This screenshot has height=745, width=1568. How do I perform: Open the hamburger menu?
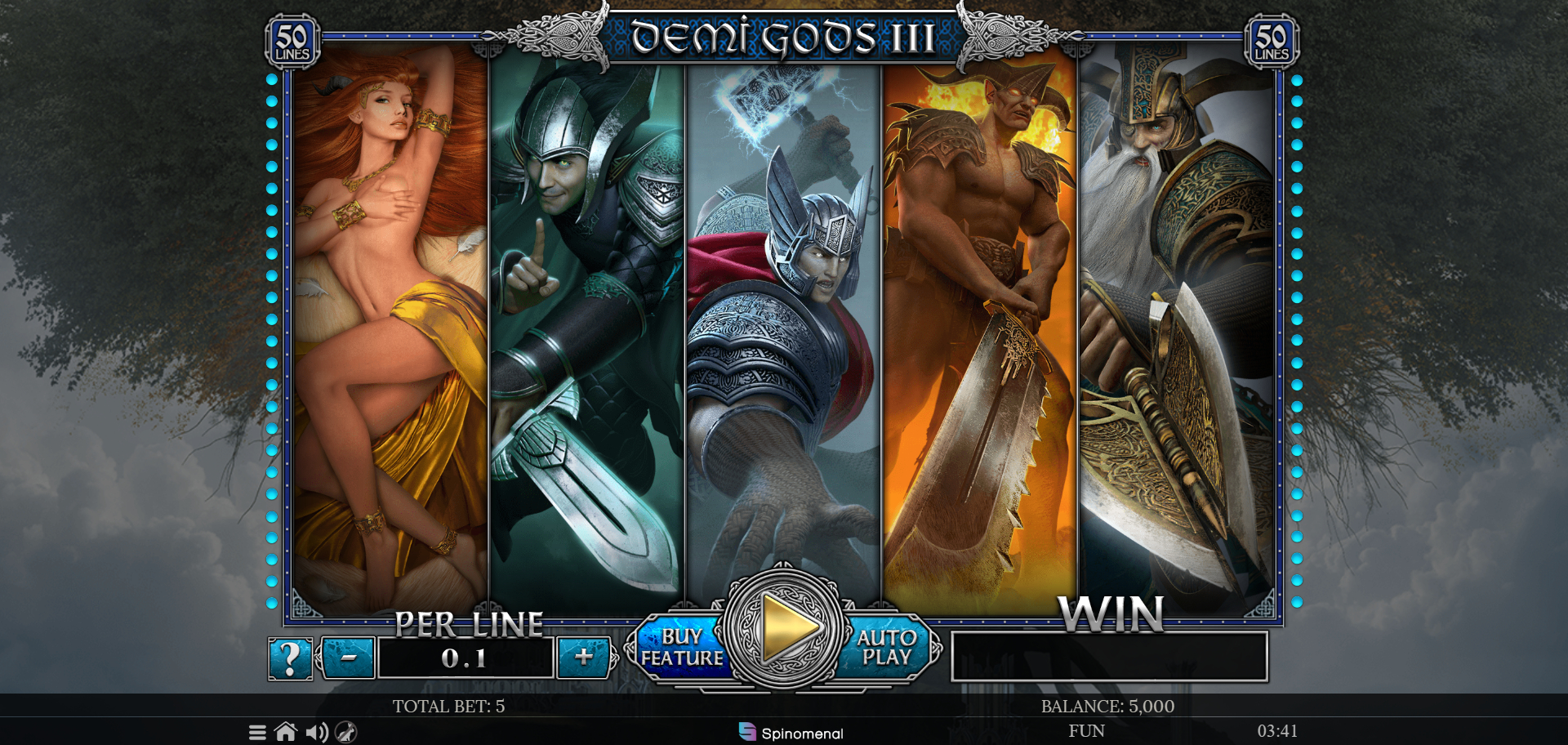tap(257, 732)
